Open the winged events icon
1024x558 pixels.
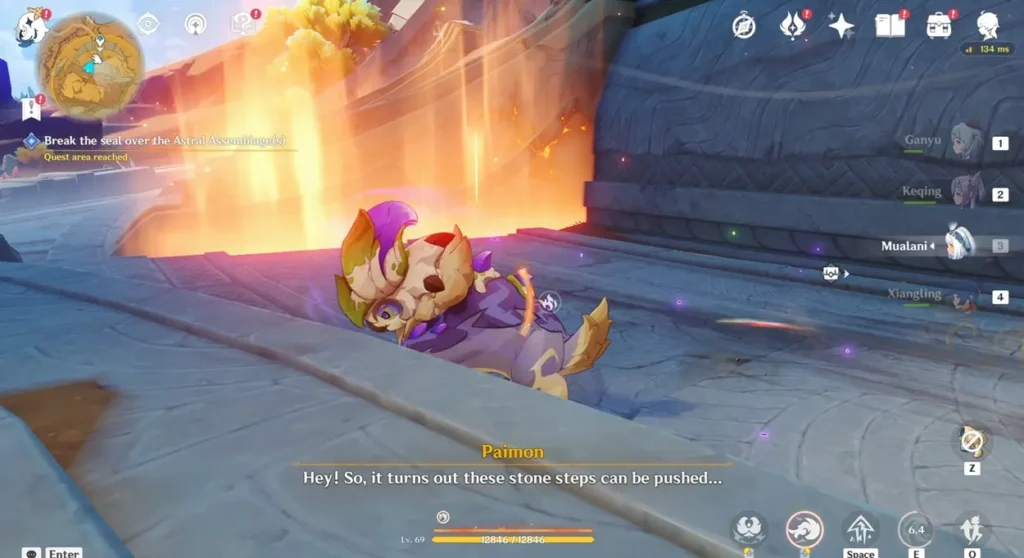[792, 26]
